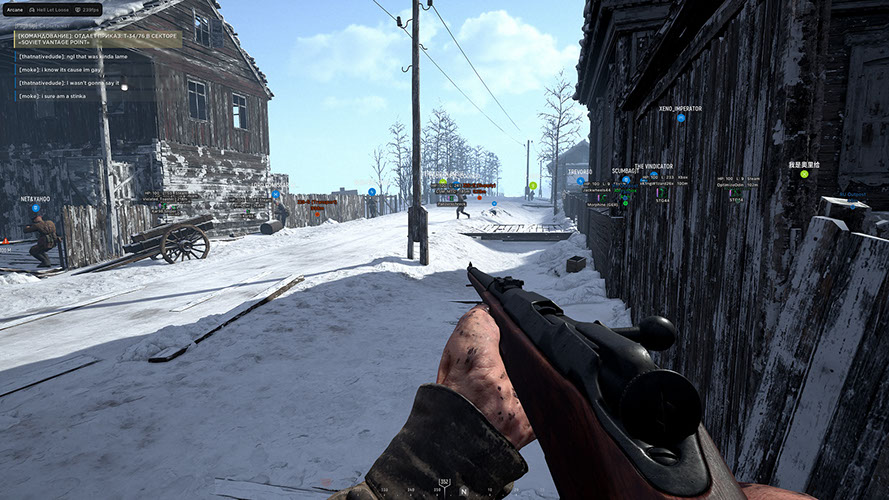
Task: Click the XENO_IMPERATOR blue player marker
Action: click(680, 118)
